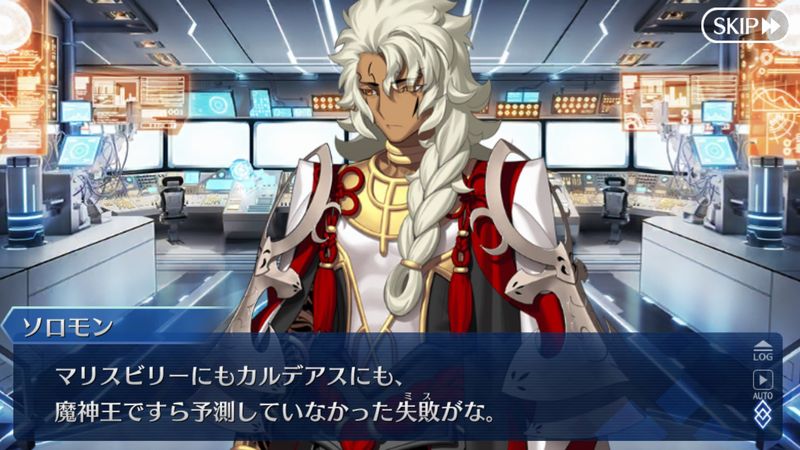Open the dialogue LOG
Viewport: 800px width, 450px height.
coord(764,351)
